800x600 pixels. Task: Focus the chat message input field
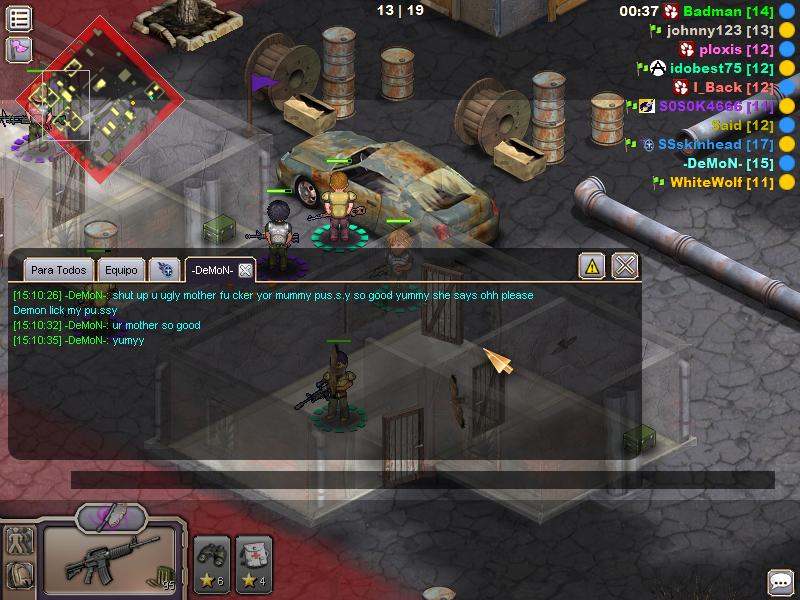coord(420,480)
